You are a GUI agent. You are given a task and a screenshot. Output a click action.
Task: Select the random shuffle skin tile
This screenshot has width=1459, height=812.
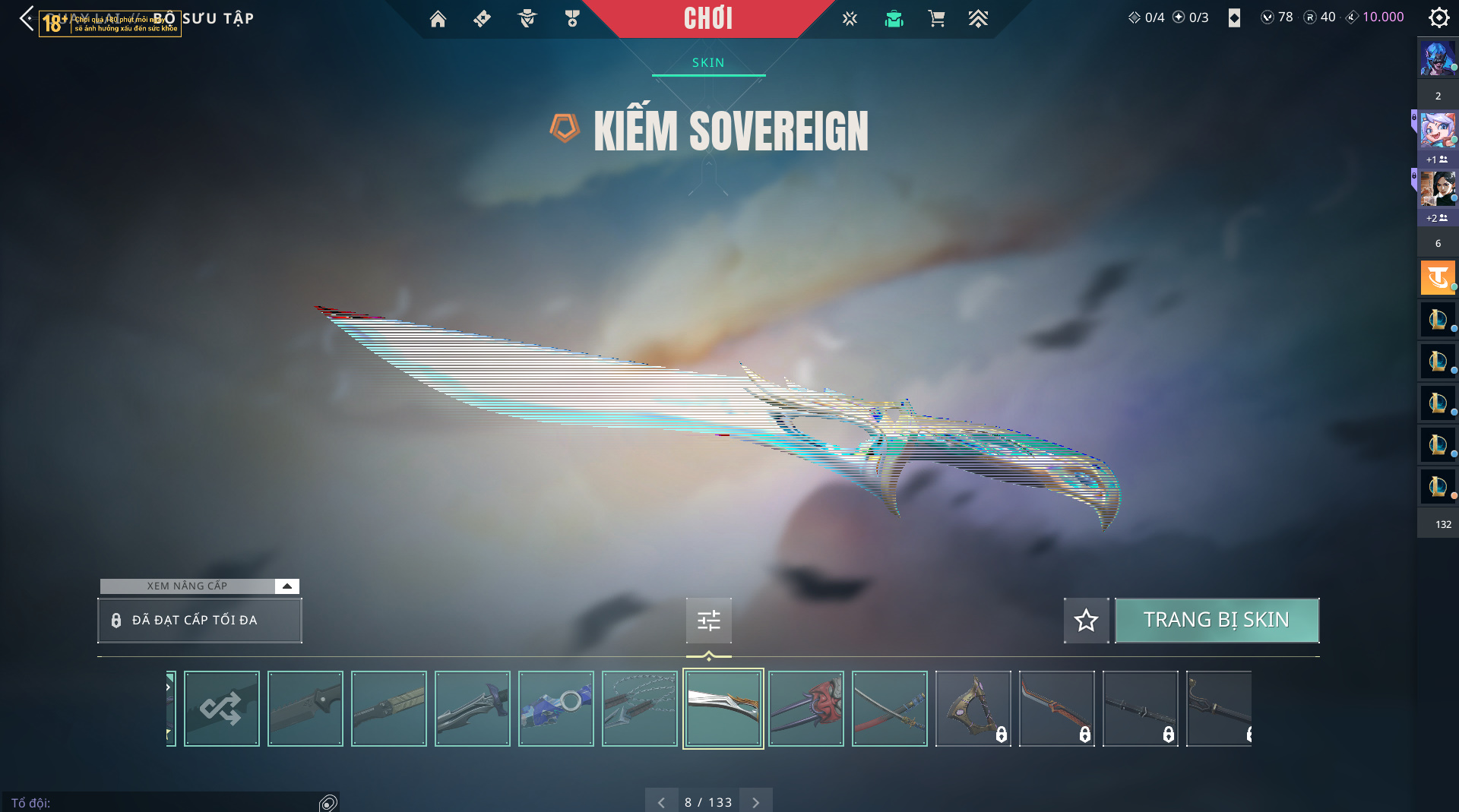tap(221, 709)
